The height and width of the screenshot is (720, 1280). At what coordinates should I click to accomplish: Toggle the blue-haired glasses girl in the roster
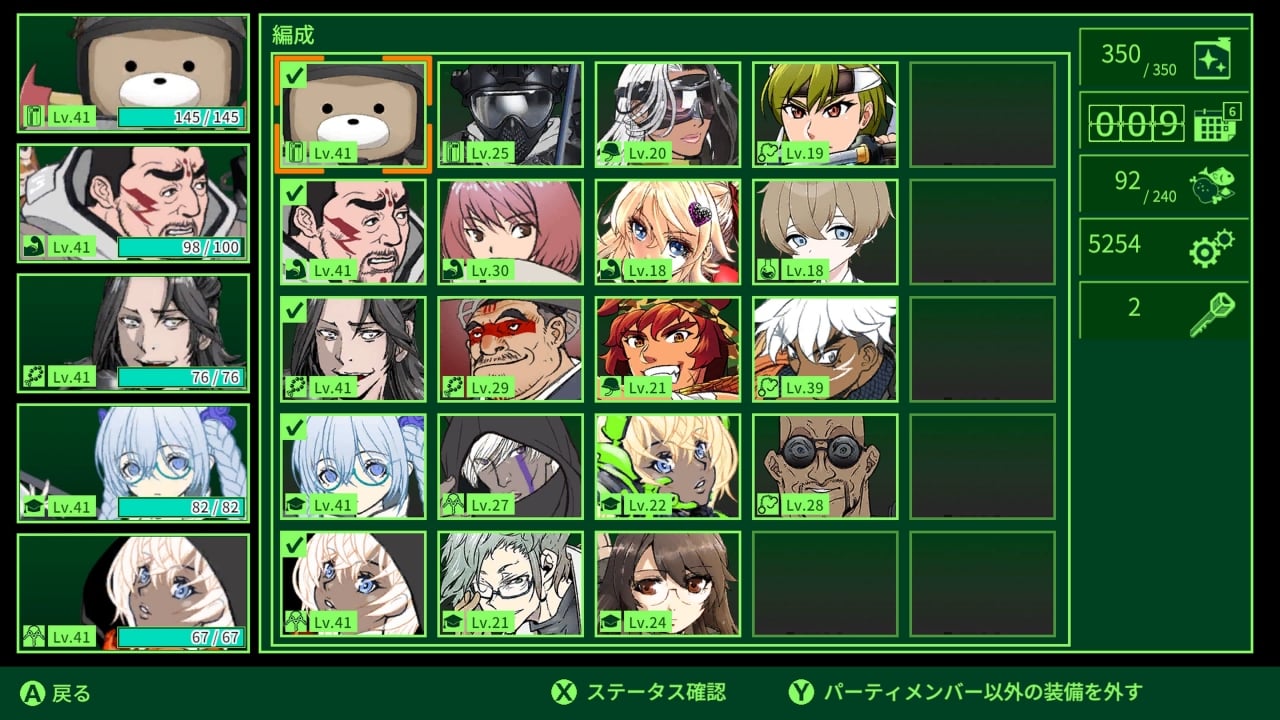(353, 467)
